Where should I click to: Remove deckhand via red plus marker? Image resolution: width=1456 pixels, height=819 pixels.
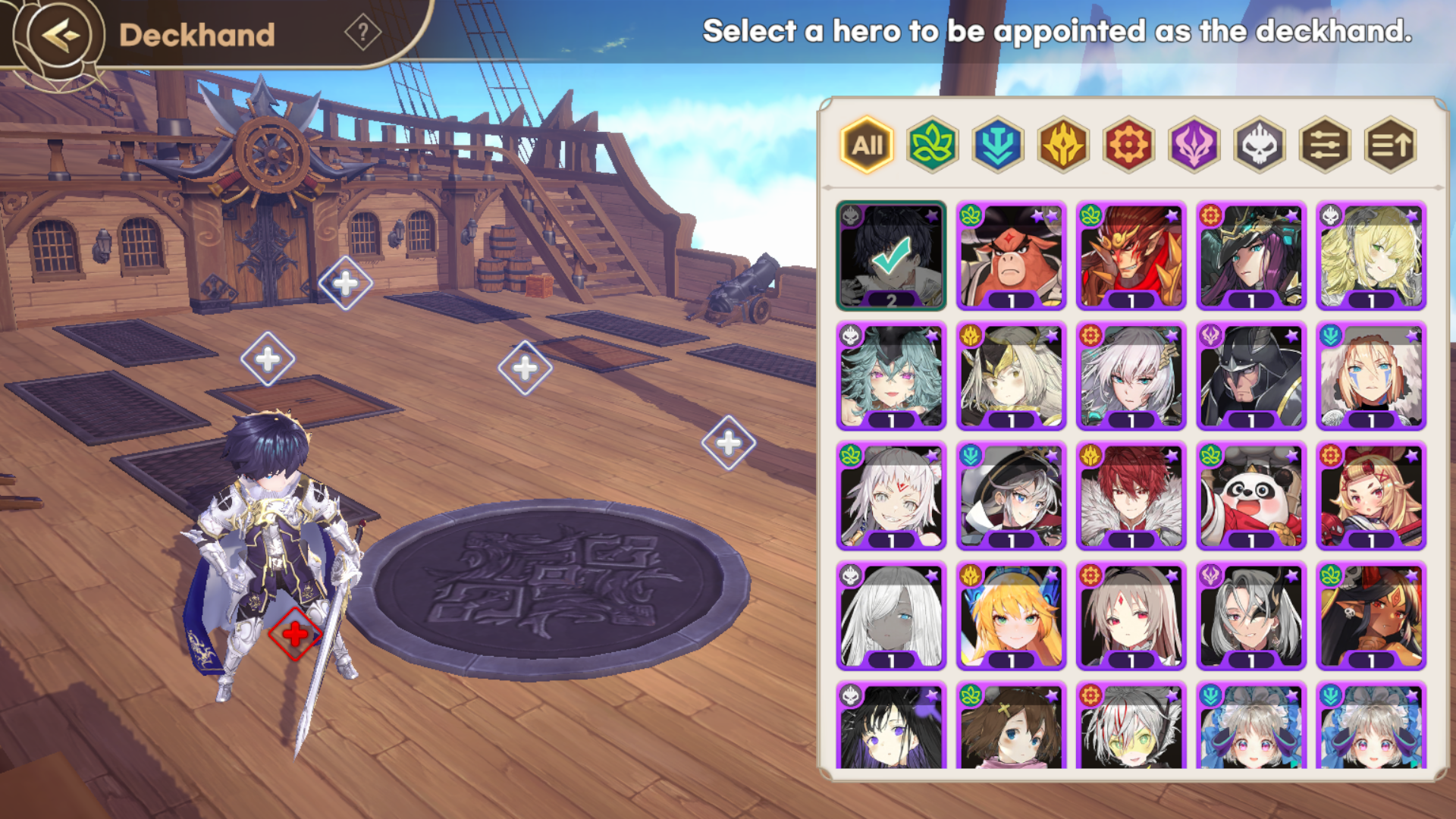pyautogui.click(x=295, y=634)
